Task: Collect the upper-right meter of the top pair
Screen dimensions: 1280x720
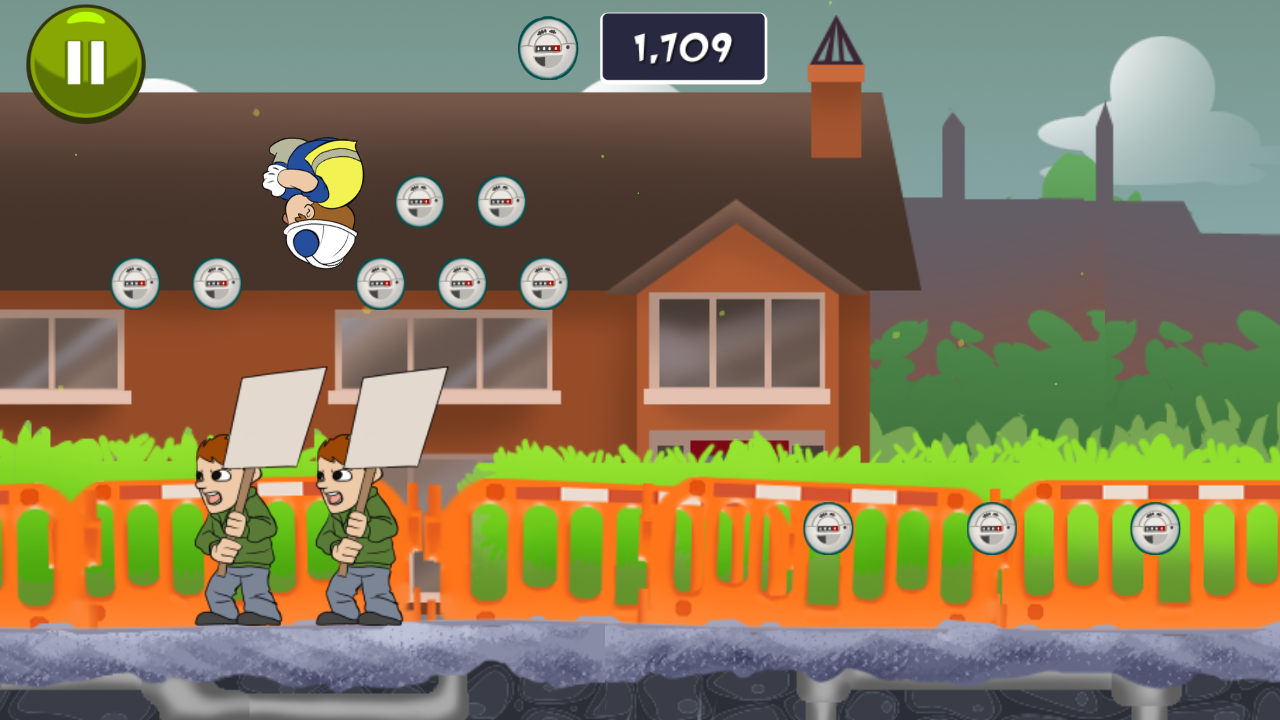Action: coord(500,203)
